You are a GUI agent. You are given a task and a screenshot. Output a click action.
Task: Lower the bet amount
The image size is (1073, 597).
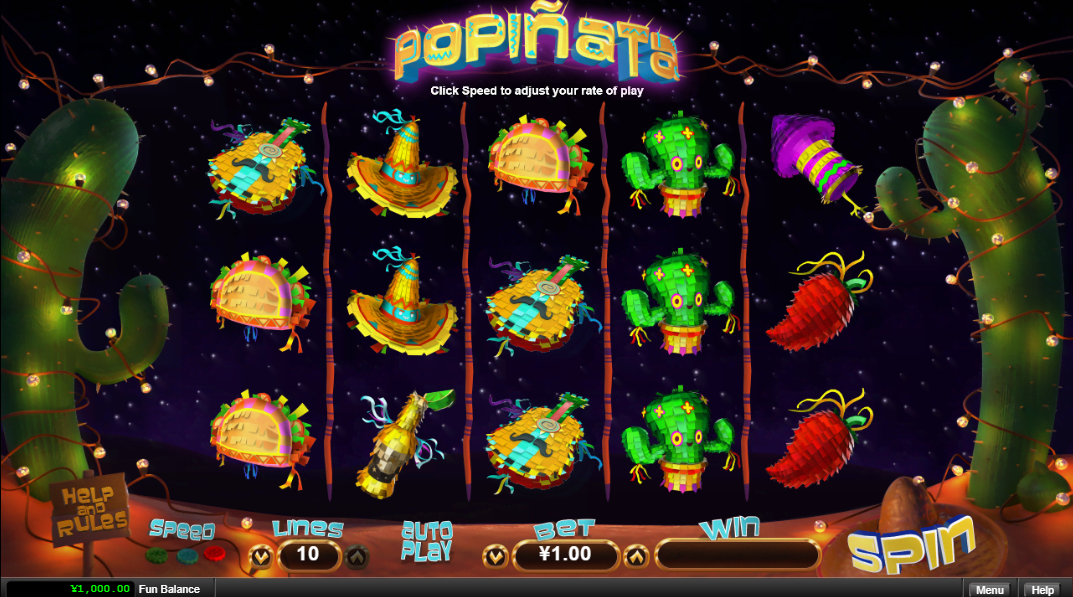tap(493, 554)
